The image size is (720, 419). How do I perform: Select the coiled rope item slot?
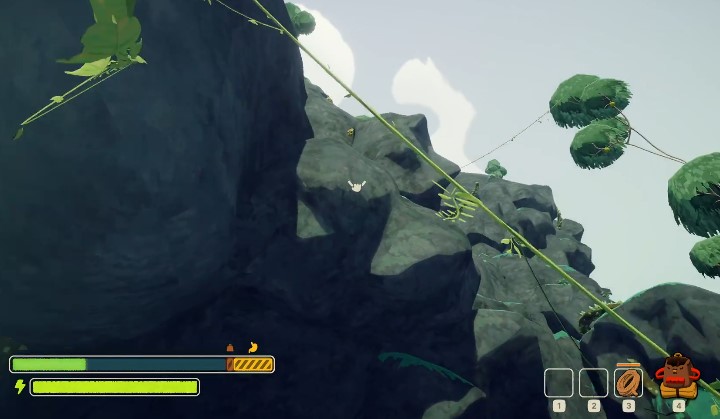[x=628, y=382]
